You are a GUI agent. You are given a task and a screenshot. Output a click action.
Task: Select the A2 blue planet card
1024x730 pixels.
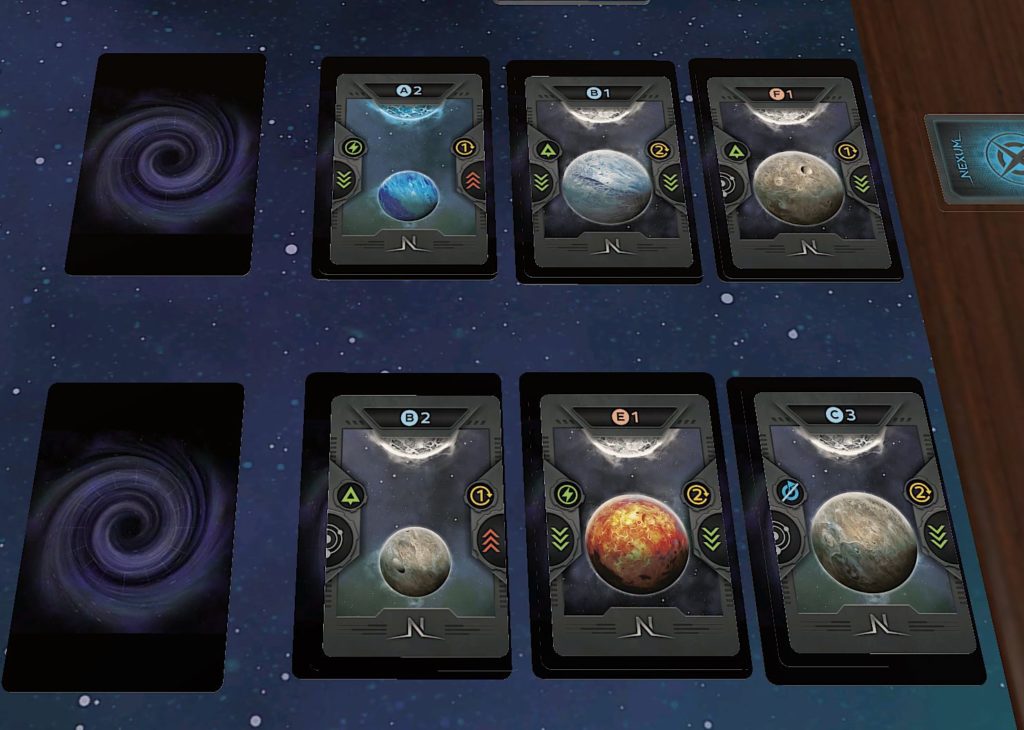406,168
